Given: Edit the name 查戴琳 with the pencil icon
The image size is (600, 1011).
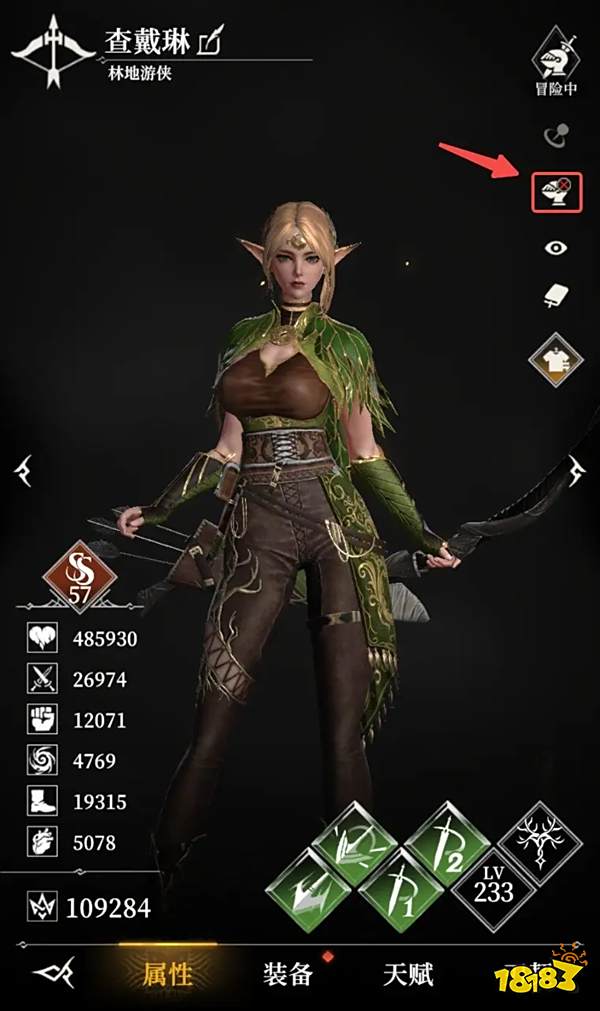Looking at the screenshot, I should click(212, 40).
